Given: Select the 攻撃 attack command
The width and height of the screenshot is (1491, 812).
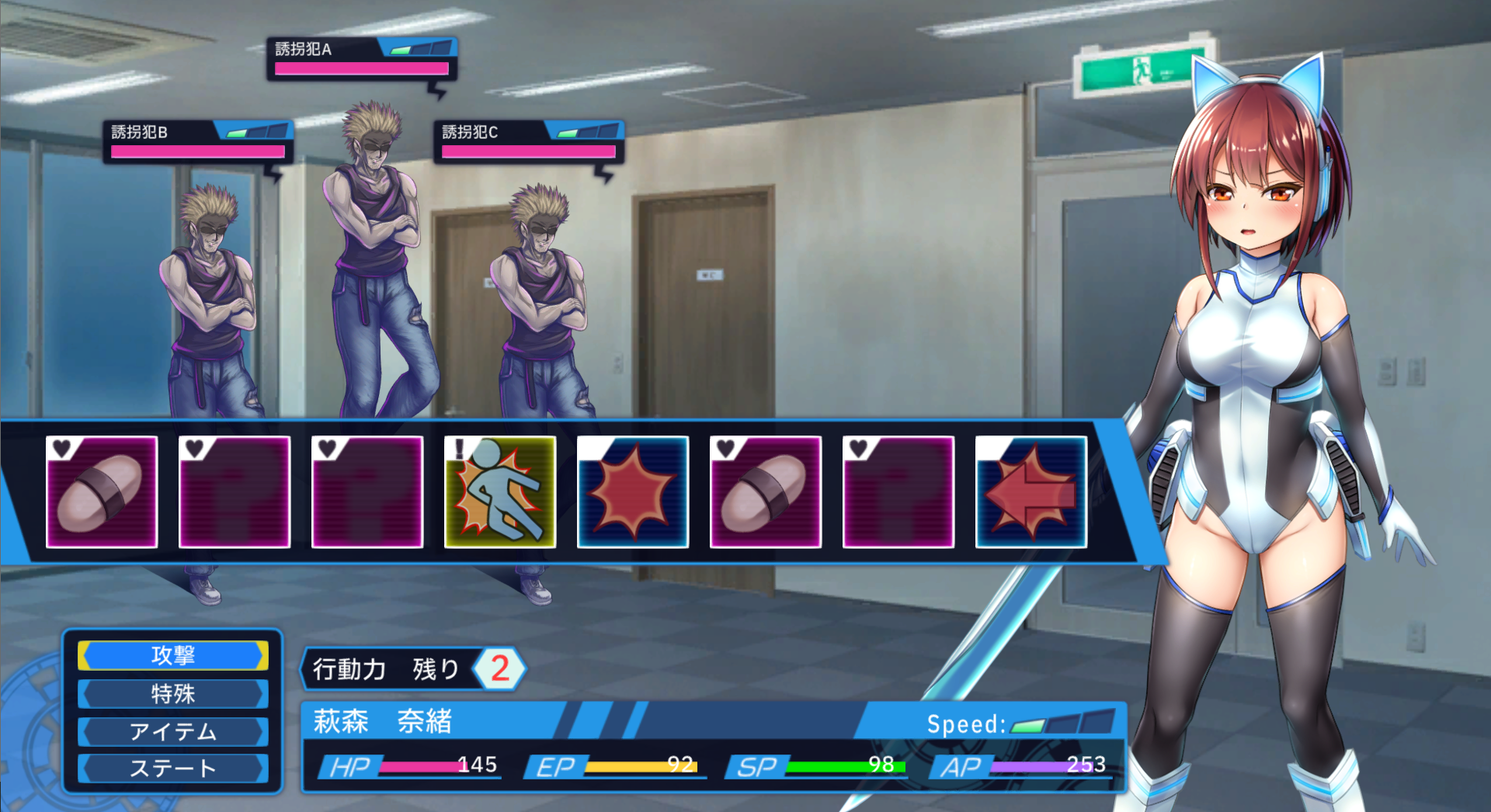Looking at the screenshot, I should [x=172, y=655].
